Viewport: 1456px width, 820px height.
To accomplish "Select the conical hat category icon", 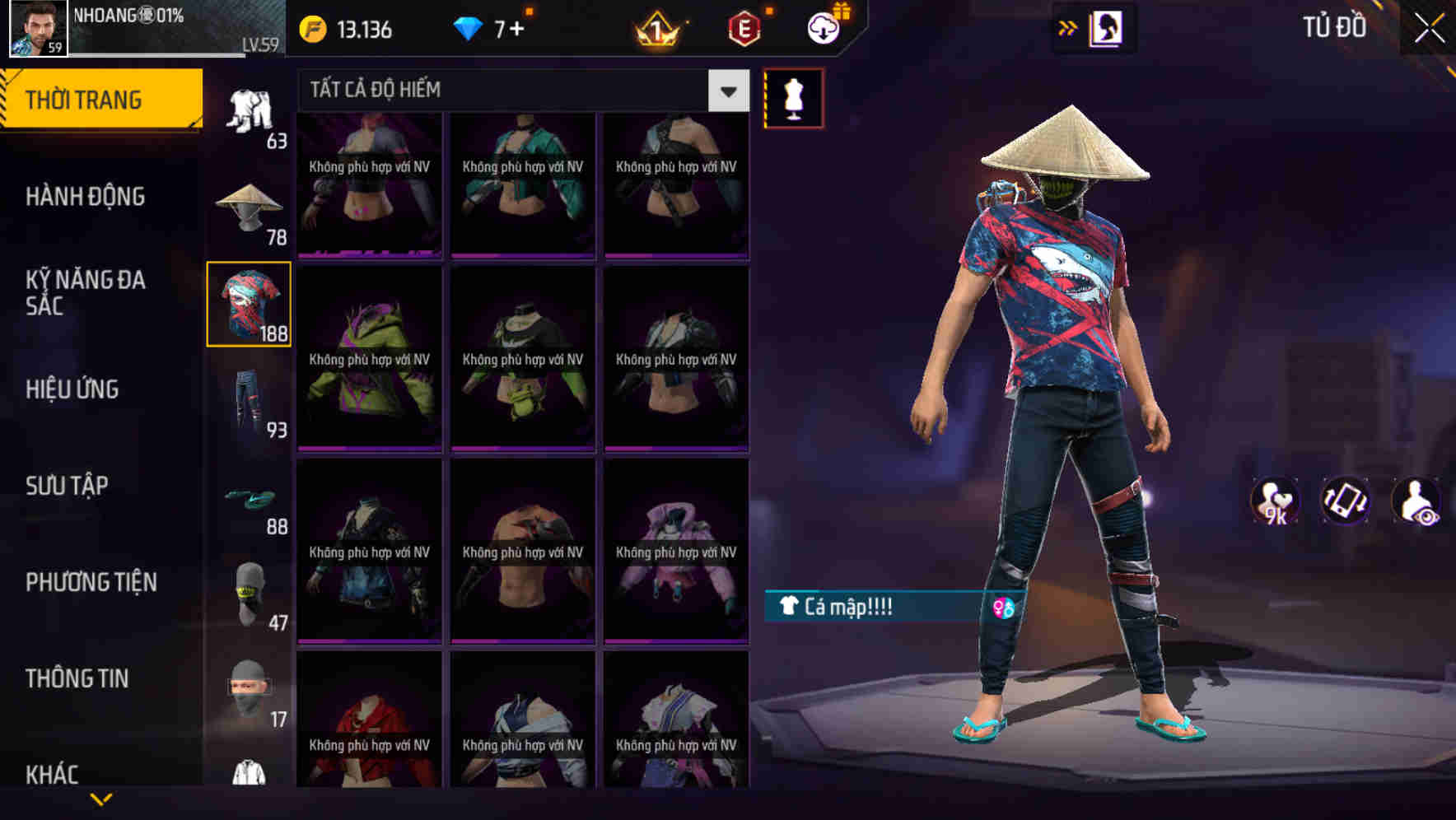I will point(249,206).
